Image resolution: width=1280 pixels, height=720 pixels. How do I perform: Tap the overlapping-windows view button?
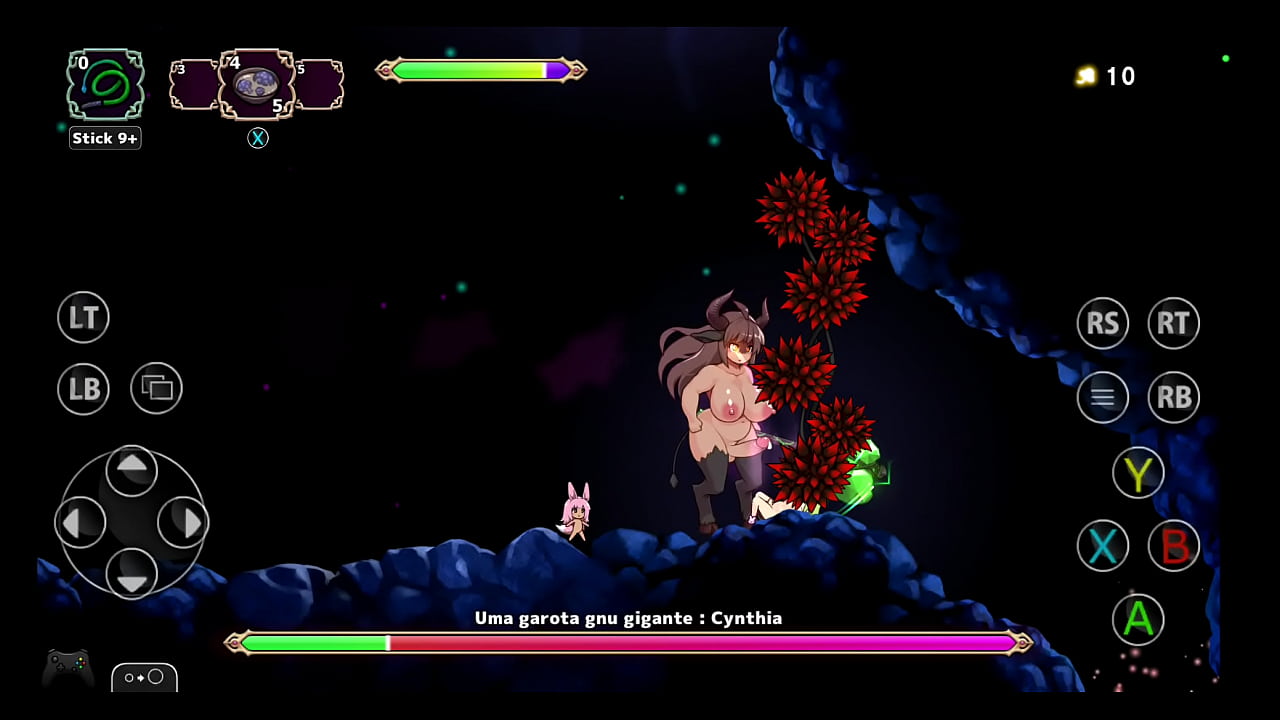pos(156,388)
